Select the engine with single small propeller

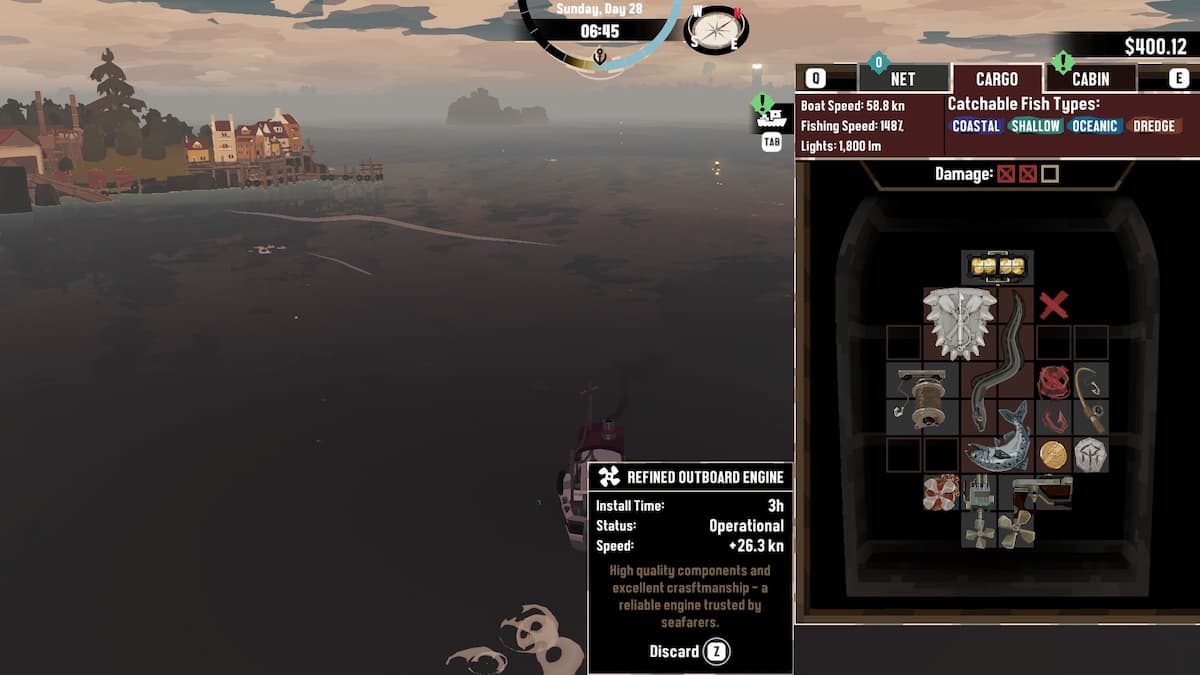pyautogui.click(x=979, y=512)
